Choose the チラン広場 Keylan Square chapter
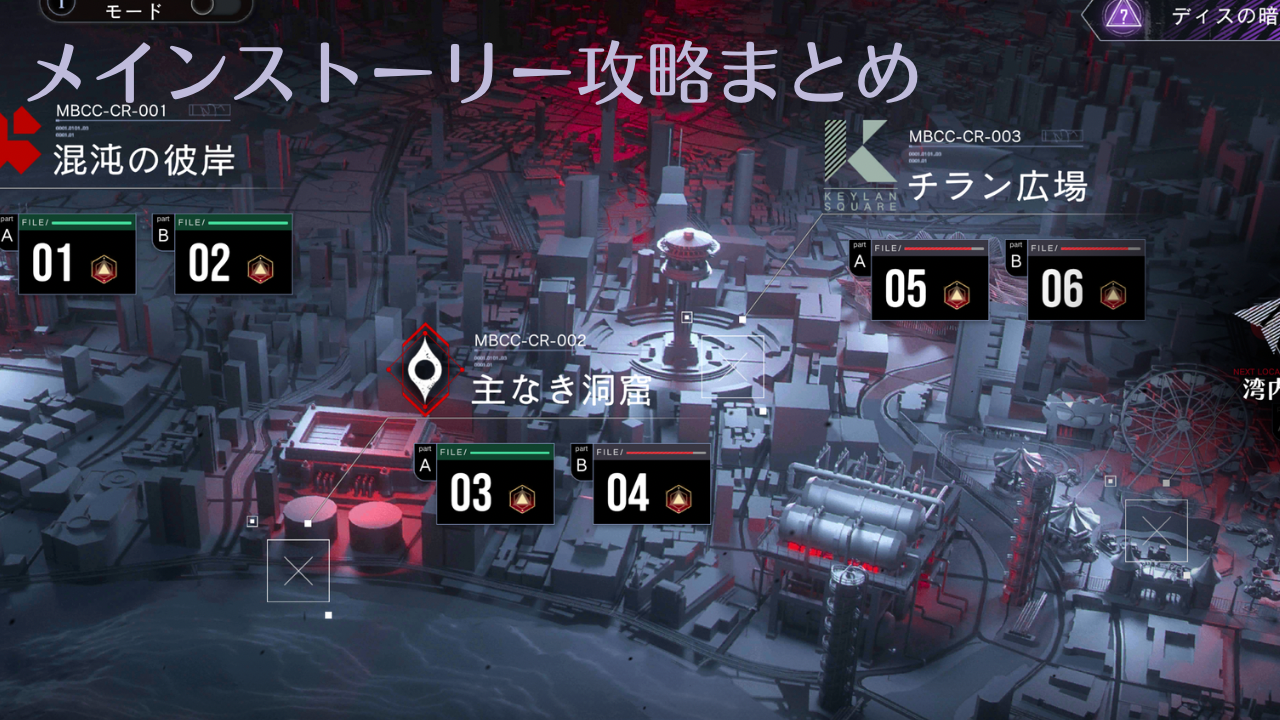This screenshot has width=1280, height=720. point(996,185)
